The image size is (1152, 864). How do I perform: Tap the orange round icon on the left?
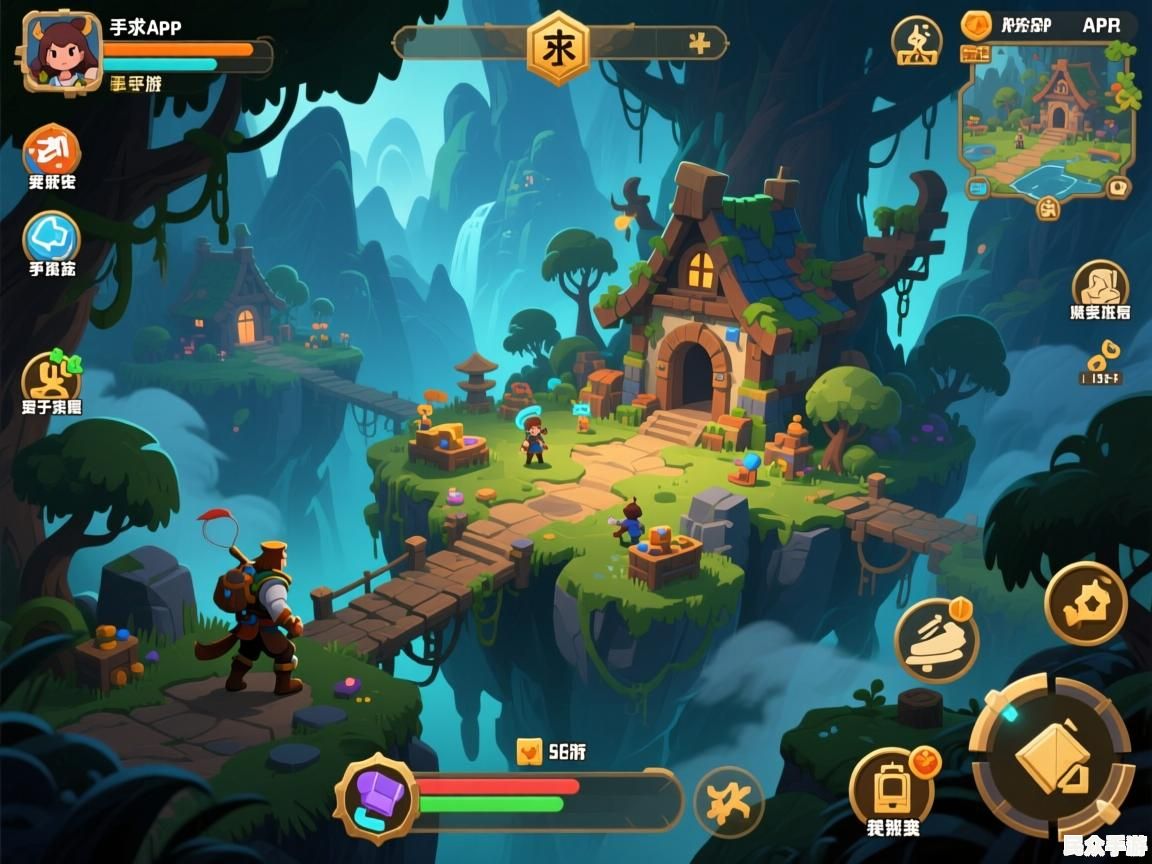52,150
